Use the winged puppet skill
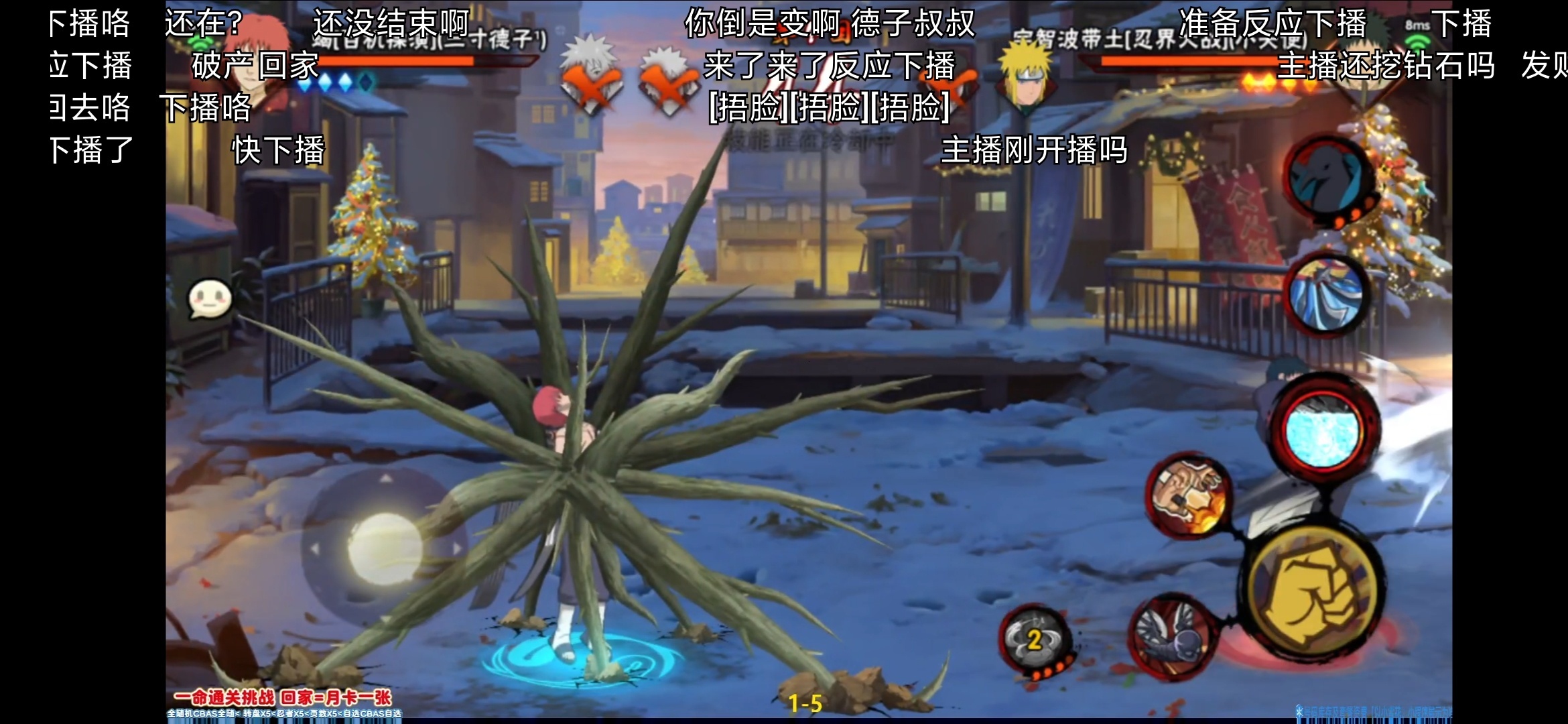Screen dimensions: 1568x724 click(1173, 636)
